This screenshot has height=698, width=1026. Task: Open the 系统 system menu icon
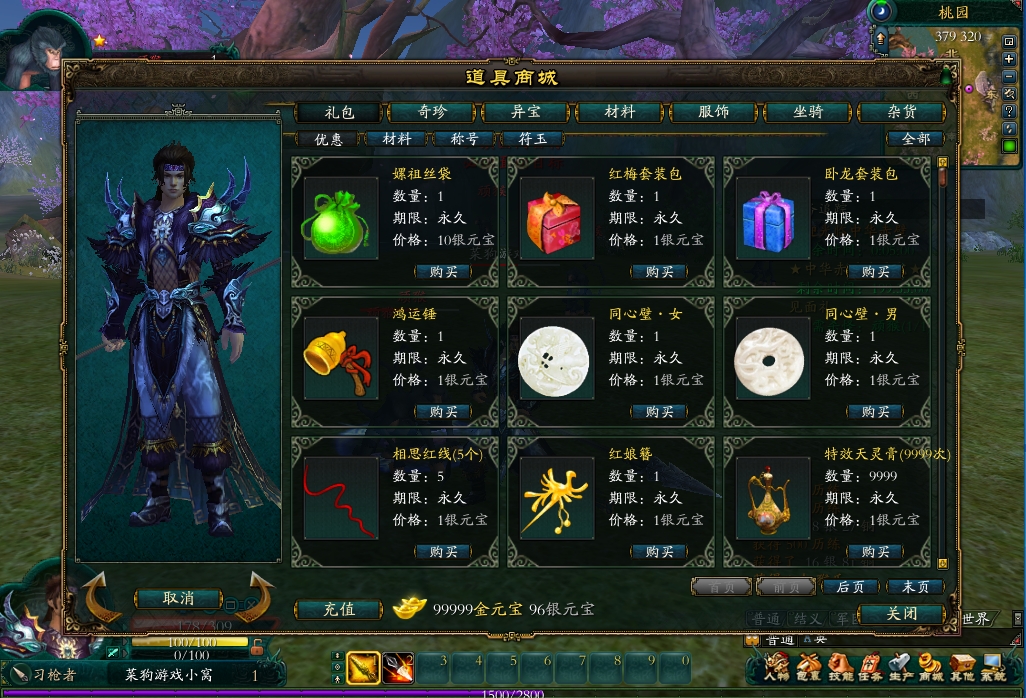pos(993,668)
